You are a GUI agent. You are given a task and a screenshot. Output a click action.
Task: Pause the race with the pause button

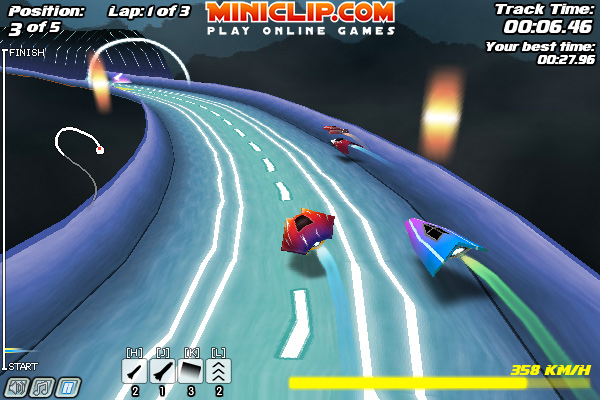68,387
